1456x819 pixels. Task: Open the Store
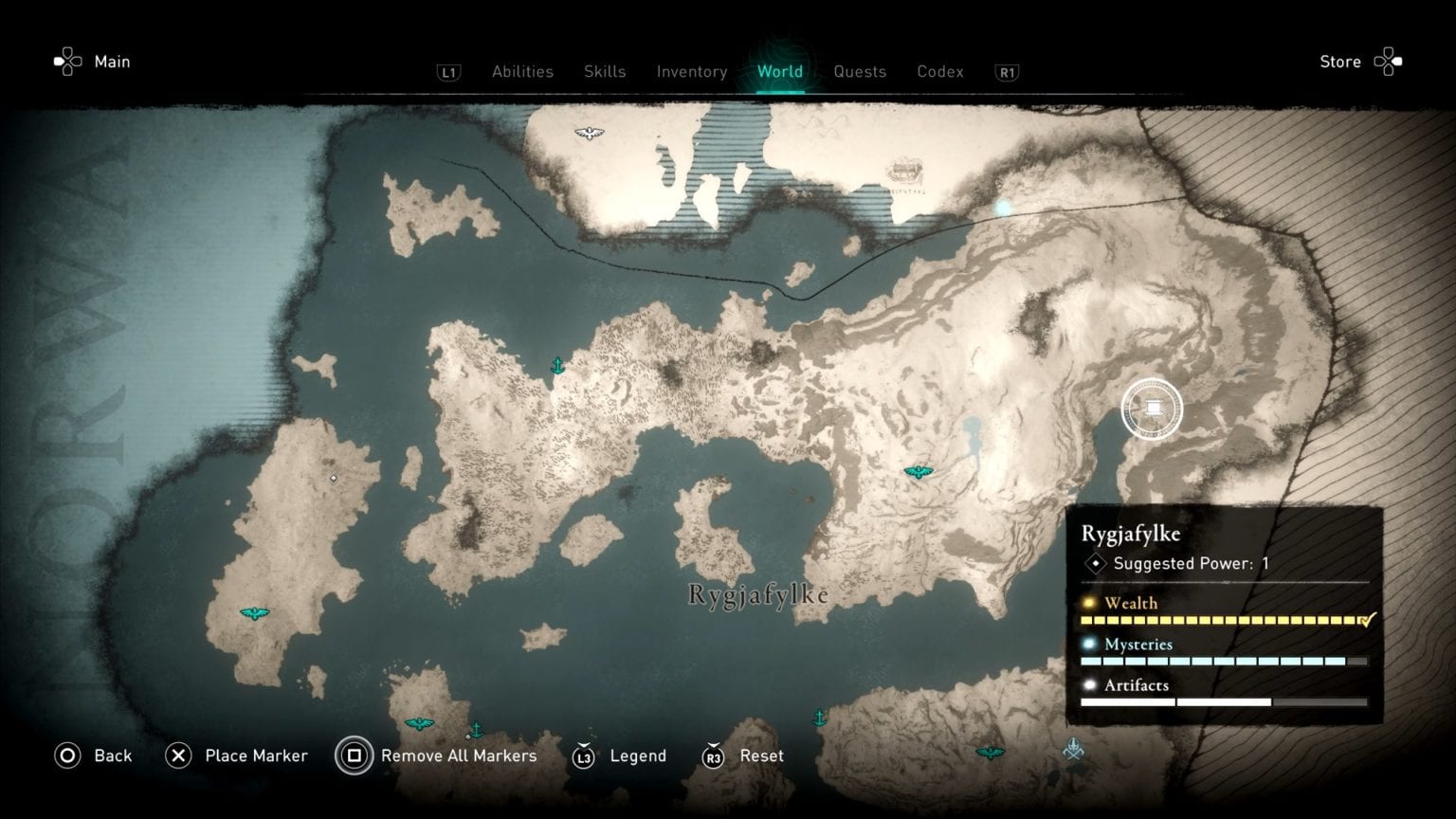coord(1340,62)
